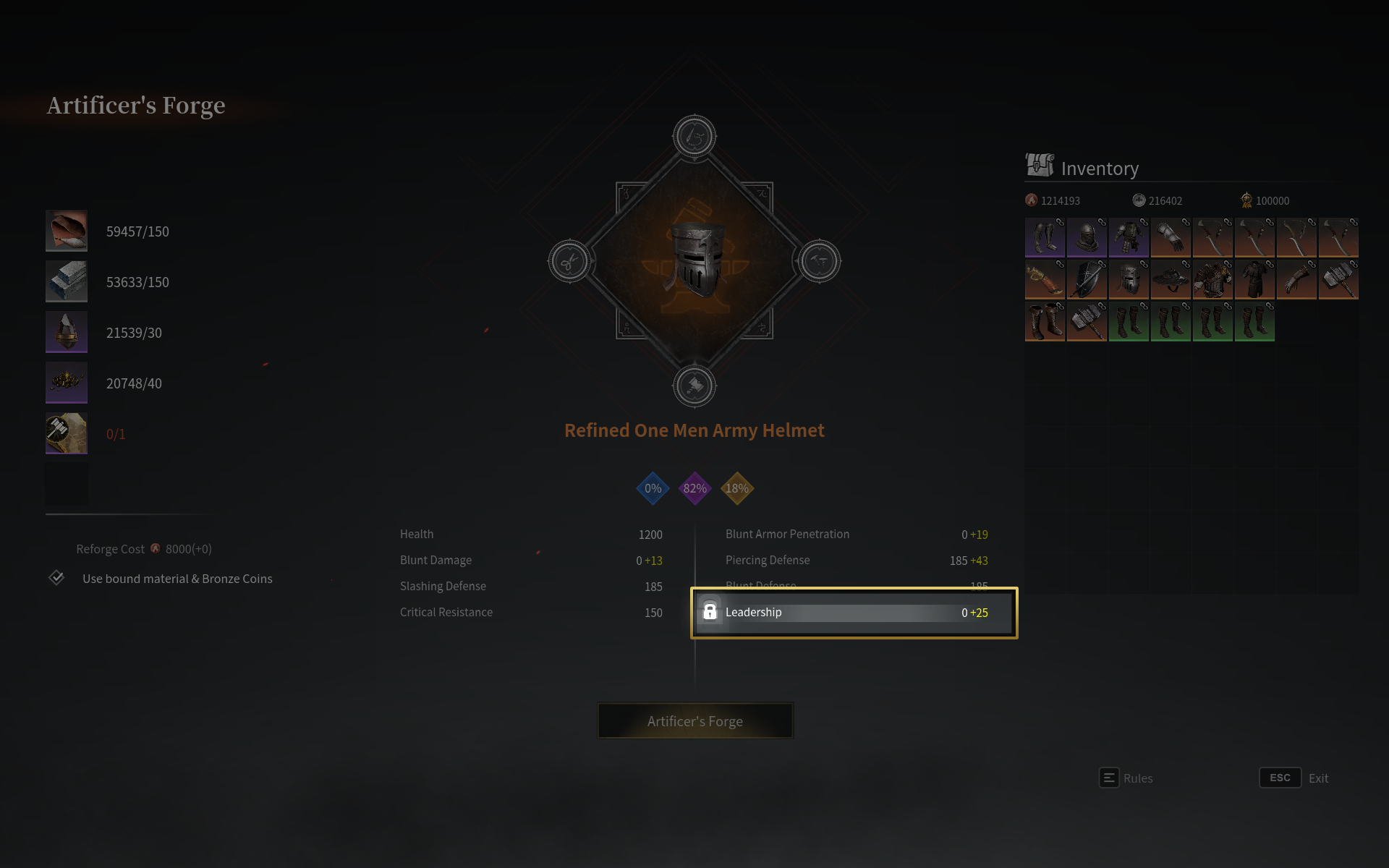1389x868 pixels.
Task: Toggle Use bound material & Bronze Coins option
Action: tap(56, 578)
